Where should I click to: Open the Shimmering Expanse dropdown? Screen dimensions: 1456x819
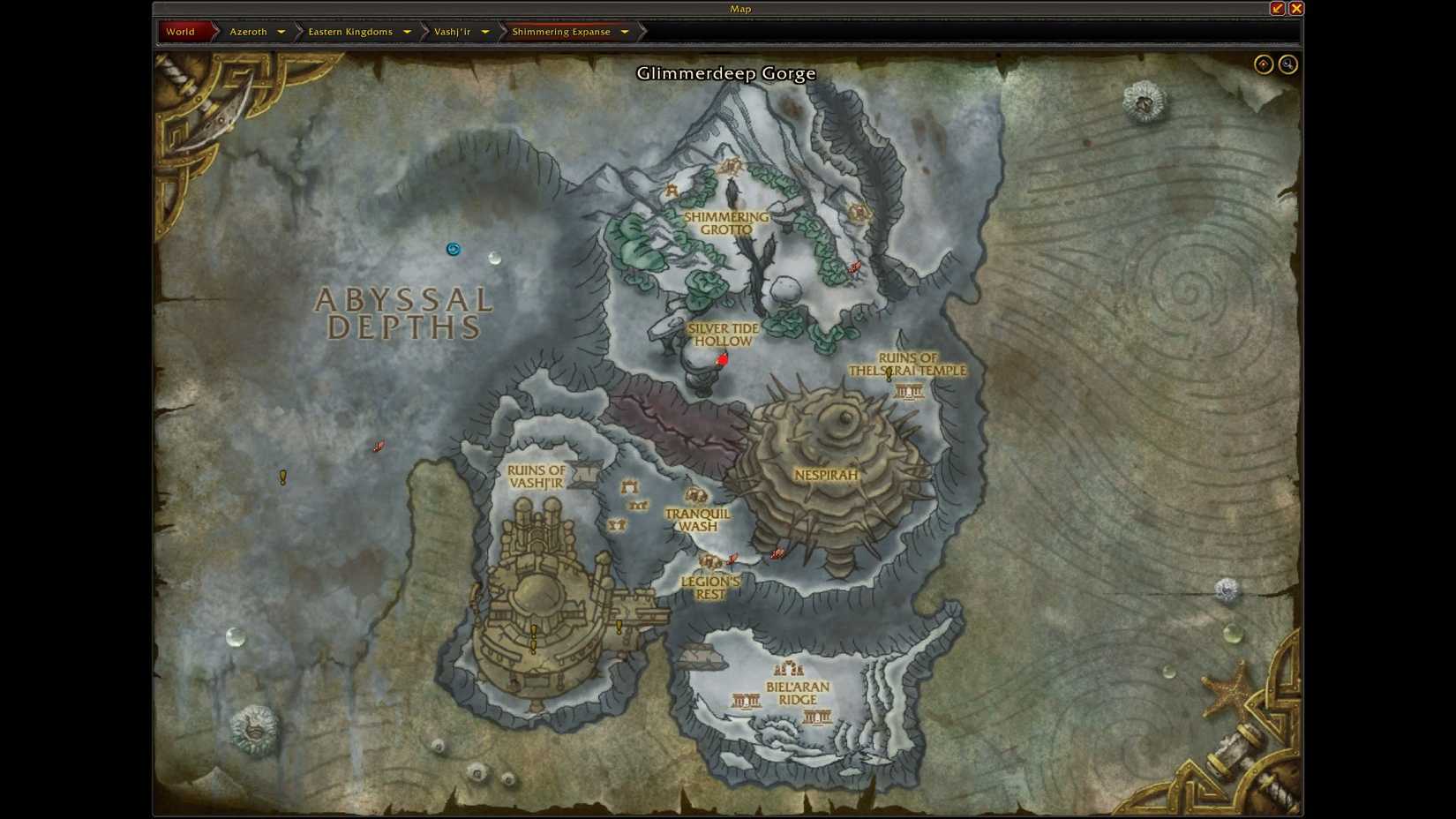(625, 31)
